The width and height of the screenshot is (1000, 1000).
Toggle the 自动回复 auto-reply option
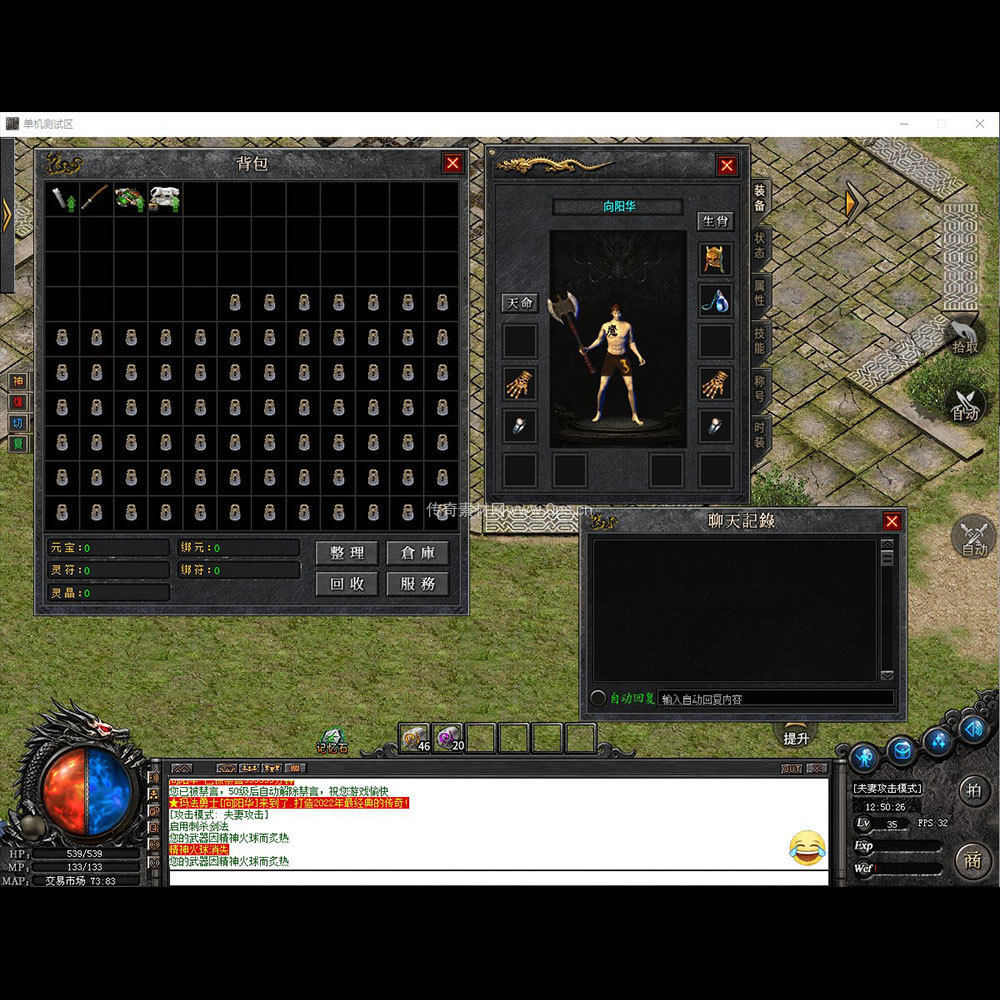pyautogui.click(x=599, y=698)
